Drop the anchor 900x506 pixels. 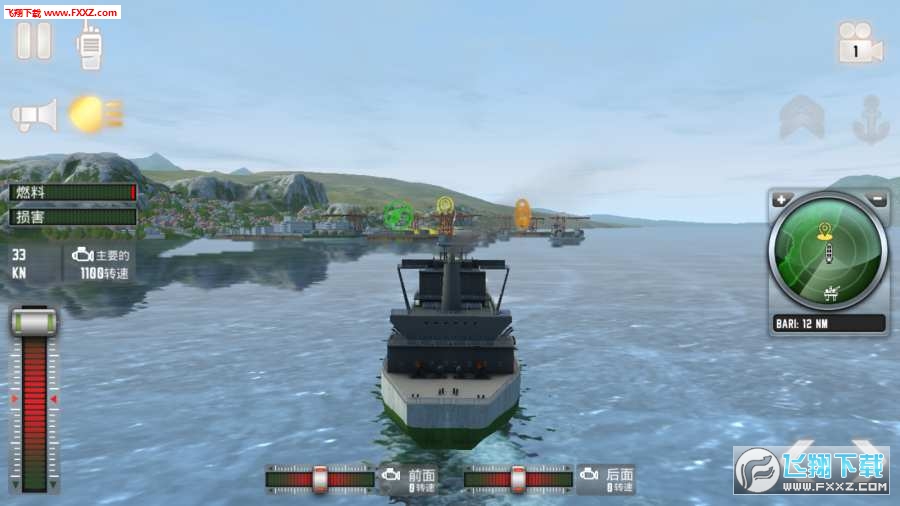tap(870, 119)
